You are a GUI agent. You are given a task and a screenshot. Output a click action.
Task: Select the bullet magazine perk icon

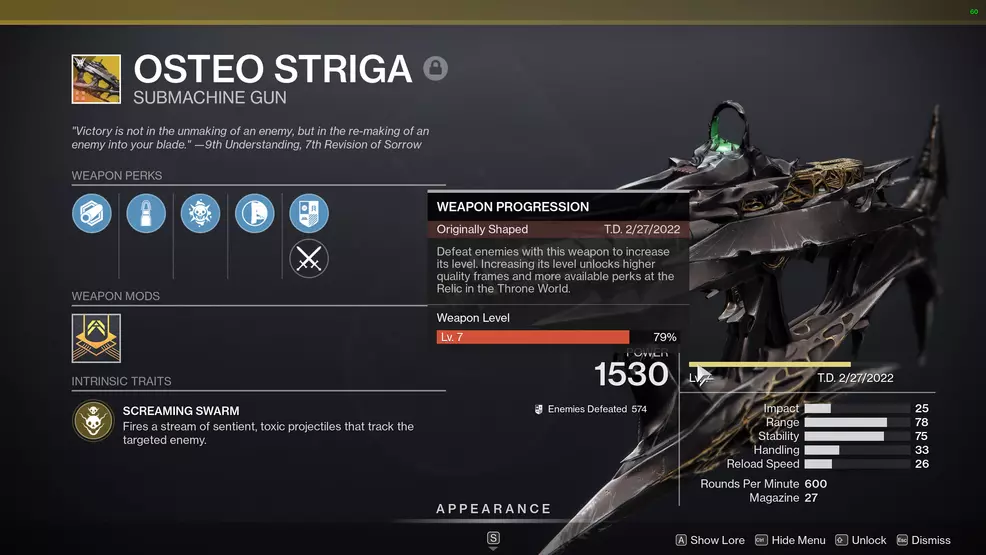(x=146, y=213)
